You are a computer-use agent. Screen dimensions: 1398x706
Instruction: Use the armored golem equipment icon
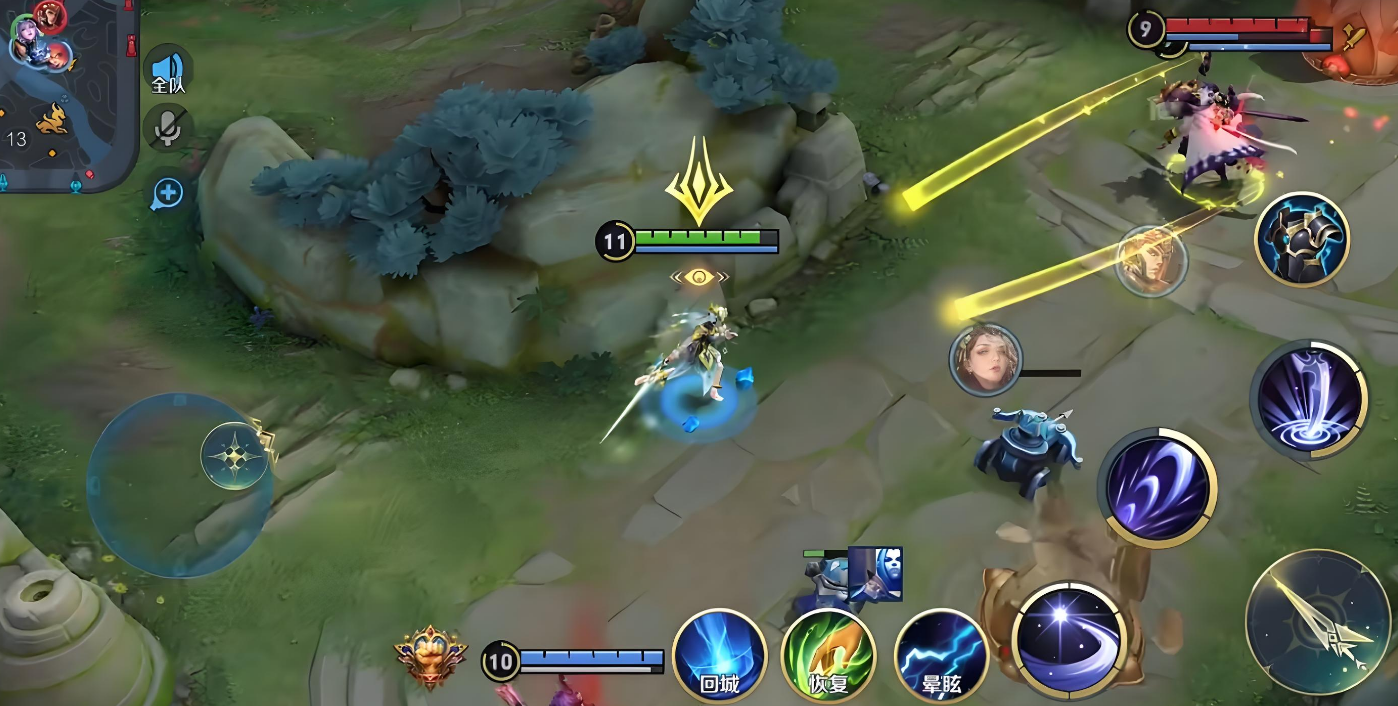click(x=1302, y=239)
